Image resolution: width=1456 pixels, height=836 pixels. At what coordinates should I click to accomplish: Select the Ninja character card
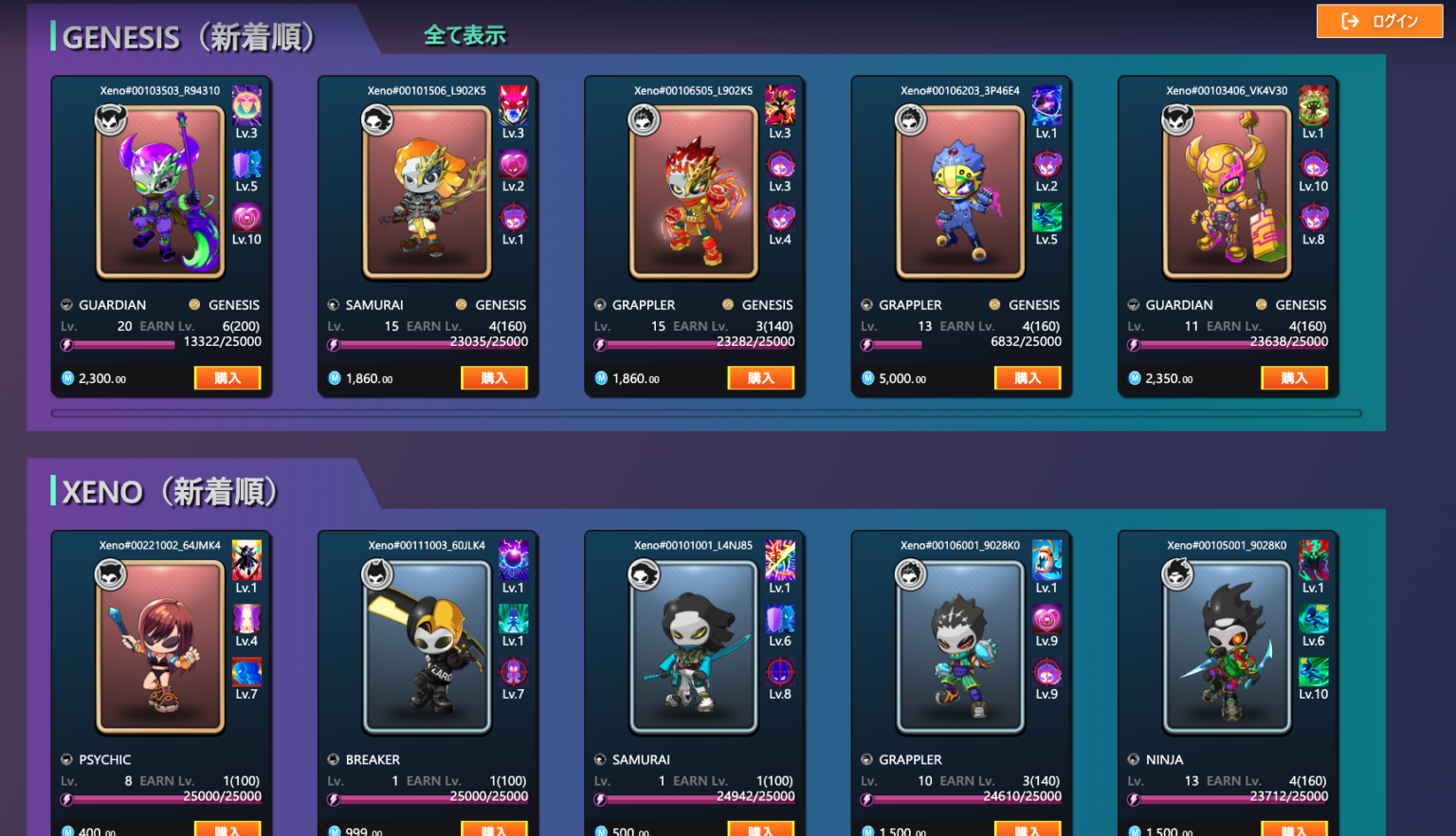[x=1228, y=647]
